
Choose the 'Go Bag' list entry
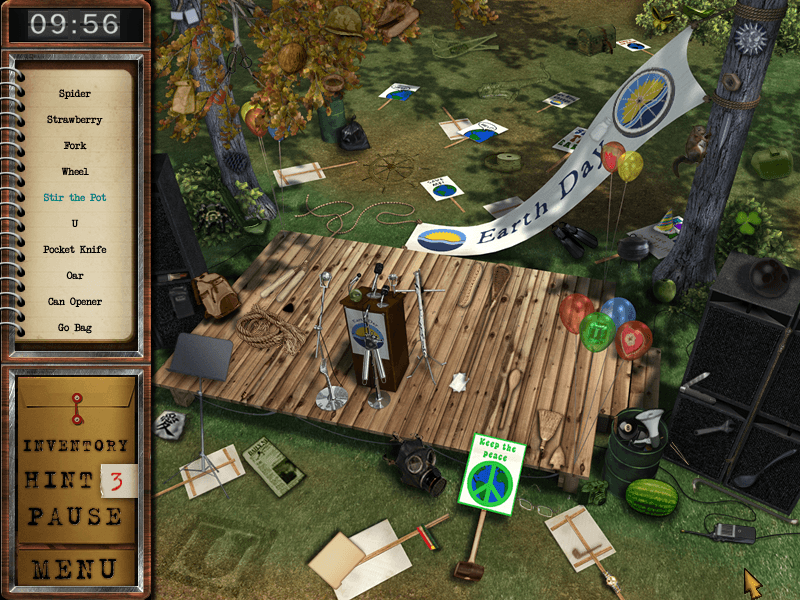pyautogui.click(x=75, y=328)
